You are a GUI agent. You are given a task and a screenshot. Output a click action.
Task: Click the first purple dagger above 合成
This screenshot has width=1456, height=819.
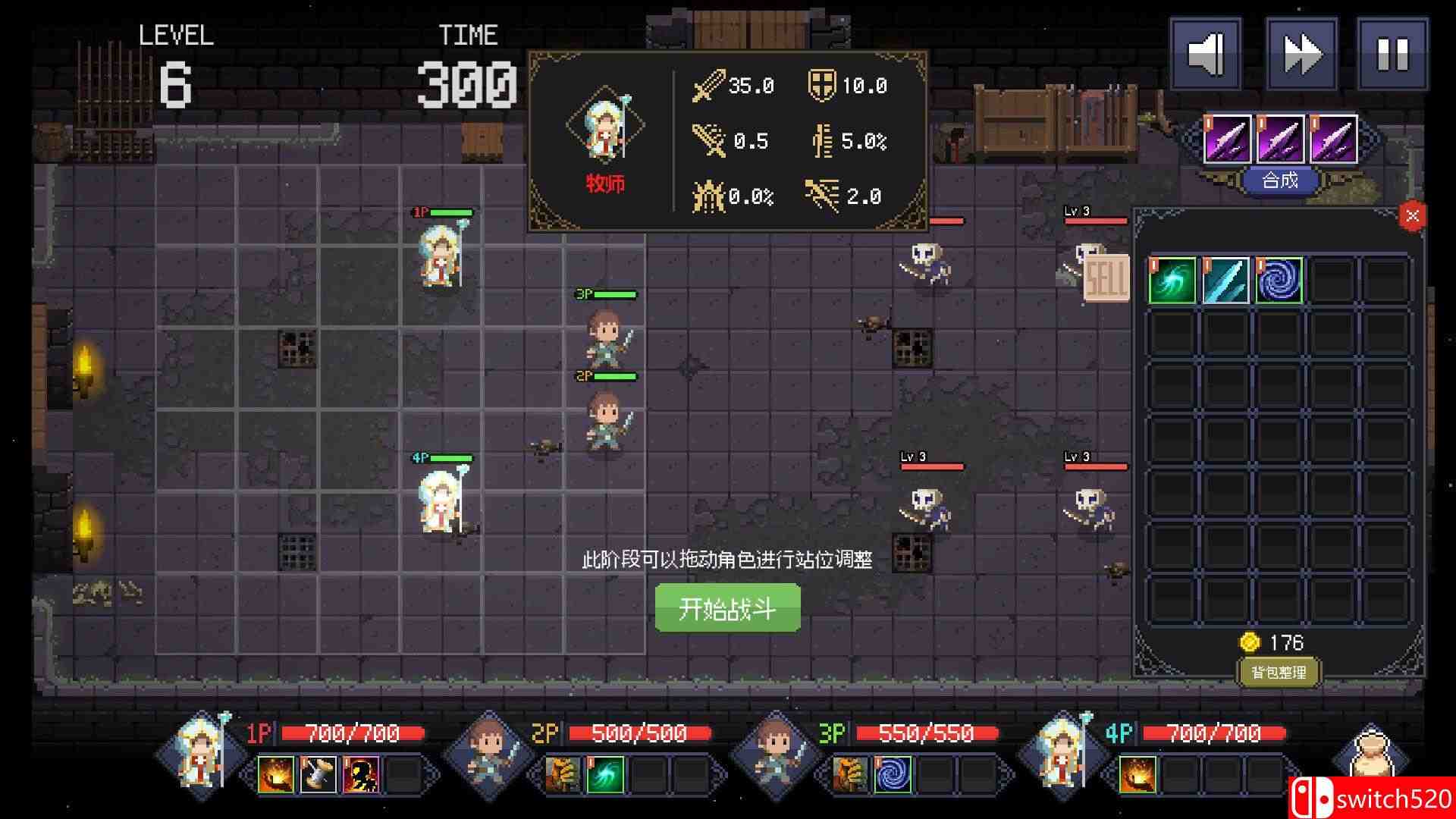[1228, 139]
